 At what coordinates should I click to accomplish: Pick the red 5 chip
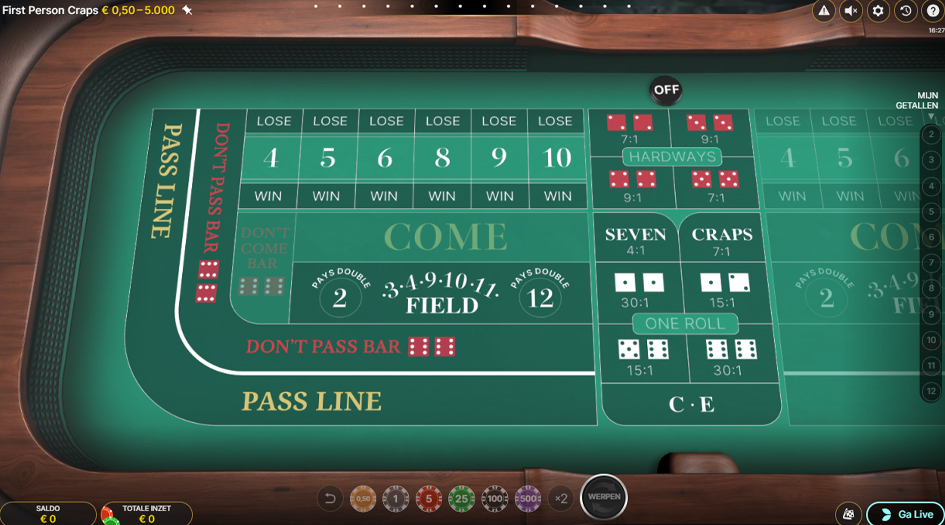(x=429, y=498)
